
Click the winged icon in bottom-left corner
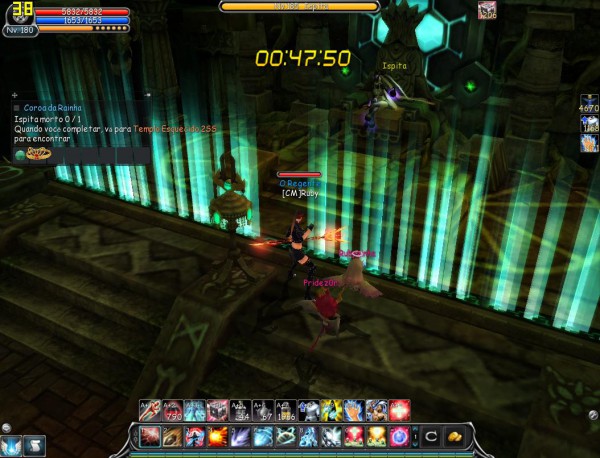pos(12,445)
